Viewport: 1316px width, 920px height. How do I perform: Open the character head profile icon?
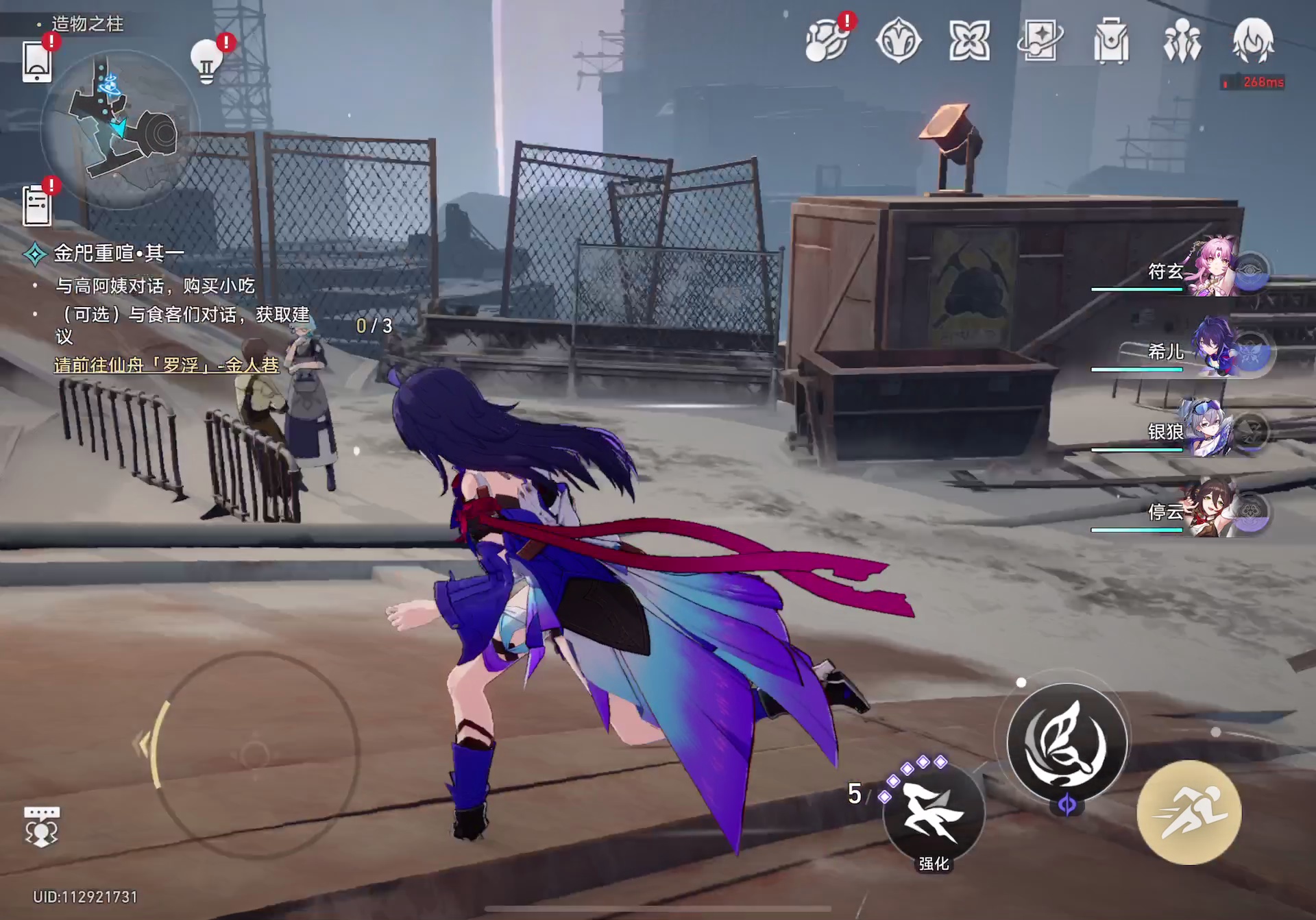1254,41
